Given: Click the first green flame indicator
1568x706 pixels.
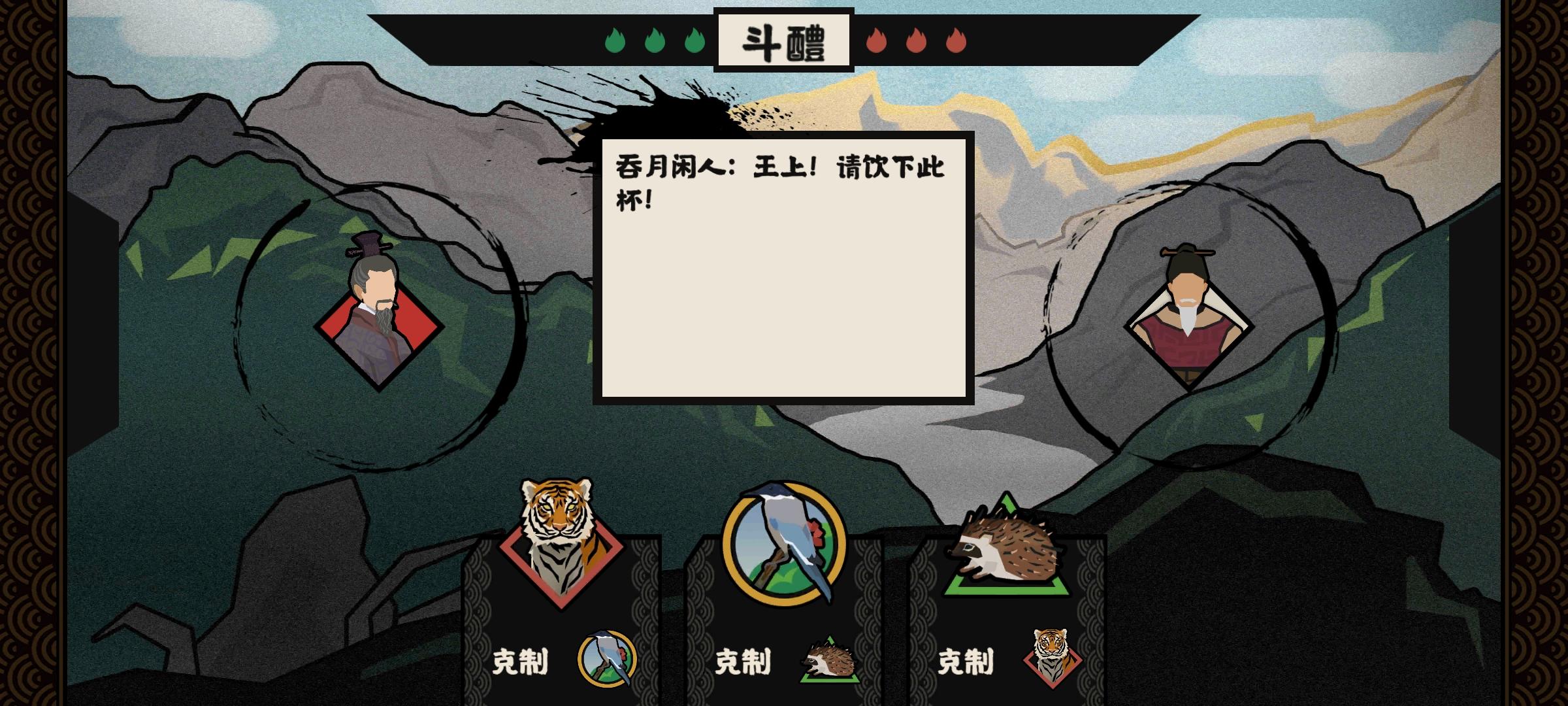Looking at the screenshot, I should pos(615,41).
